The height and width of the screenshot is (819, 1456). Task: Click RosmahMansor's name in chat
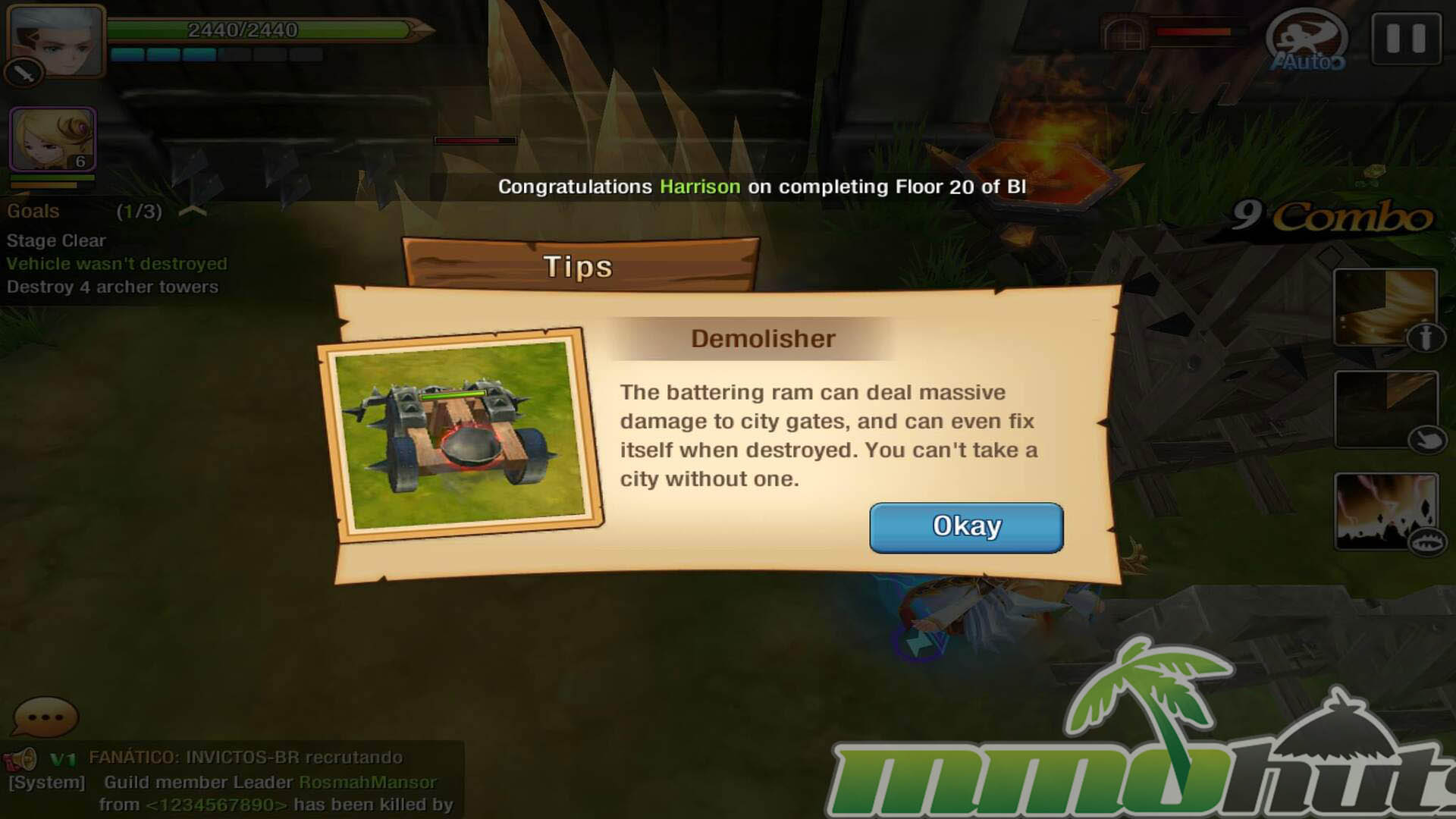pos(368,782)
